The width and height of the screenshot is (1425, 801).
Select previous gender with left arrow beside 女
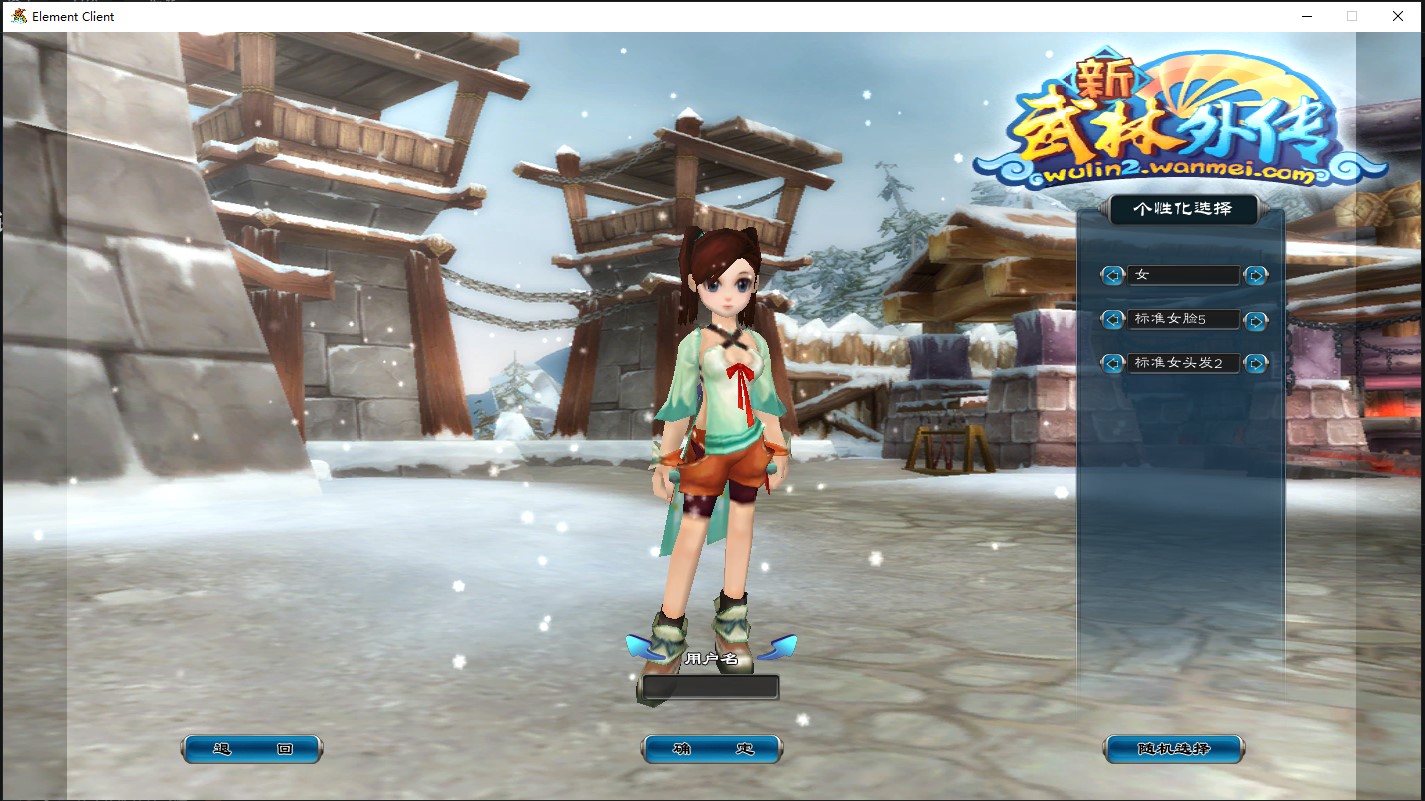1112,275
